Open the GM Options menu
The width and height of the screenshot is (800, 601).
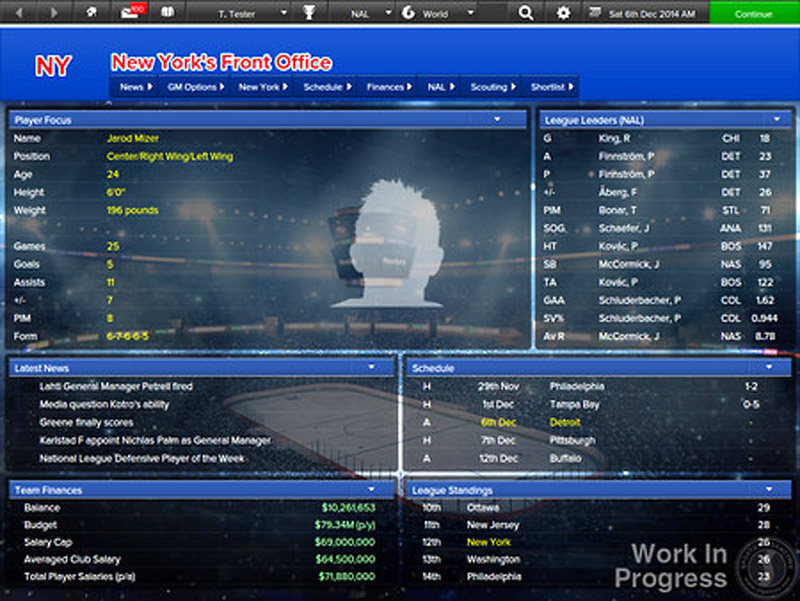pyautogui.click(x=194, y=87)
